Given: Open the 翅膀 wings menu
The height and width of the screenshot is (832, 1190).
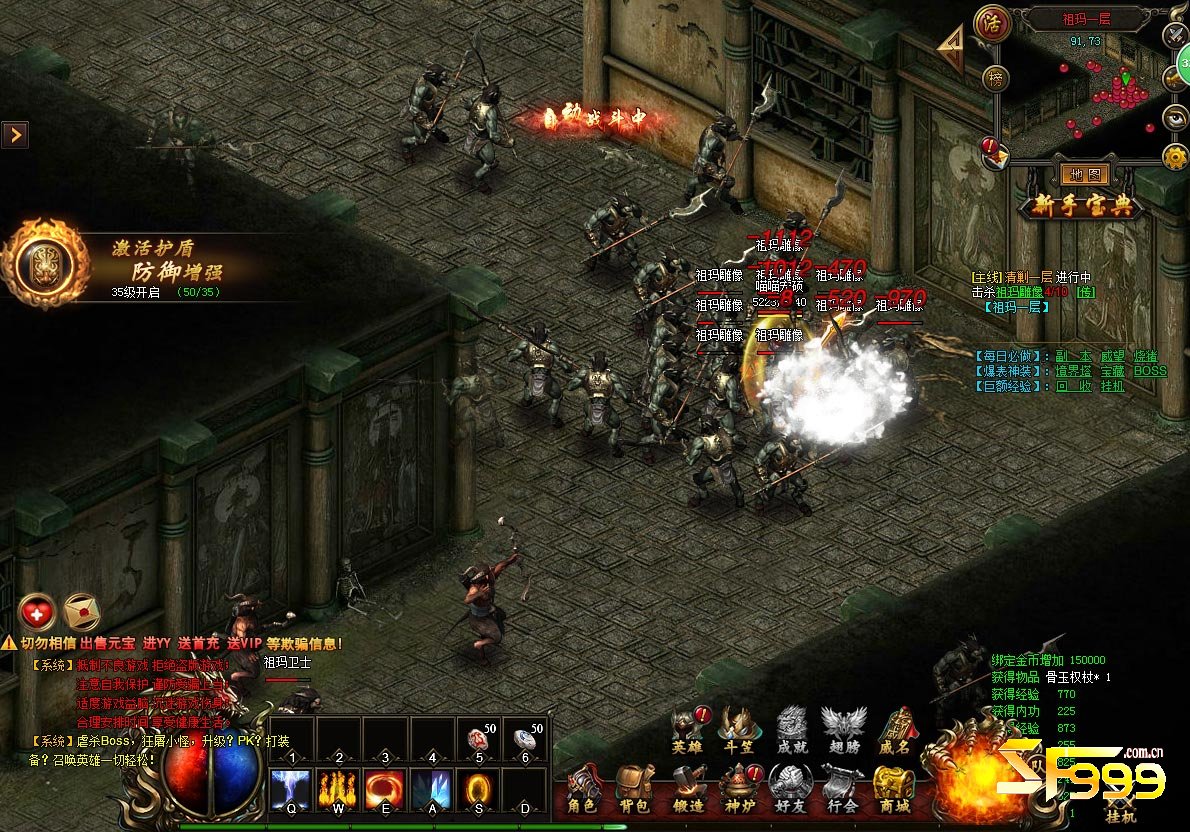Looking at the screenshot, I should click(843, 730).
